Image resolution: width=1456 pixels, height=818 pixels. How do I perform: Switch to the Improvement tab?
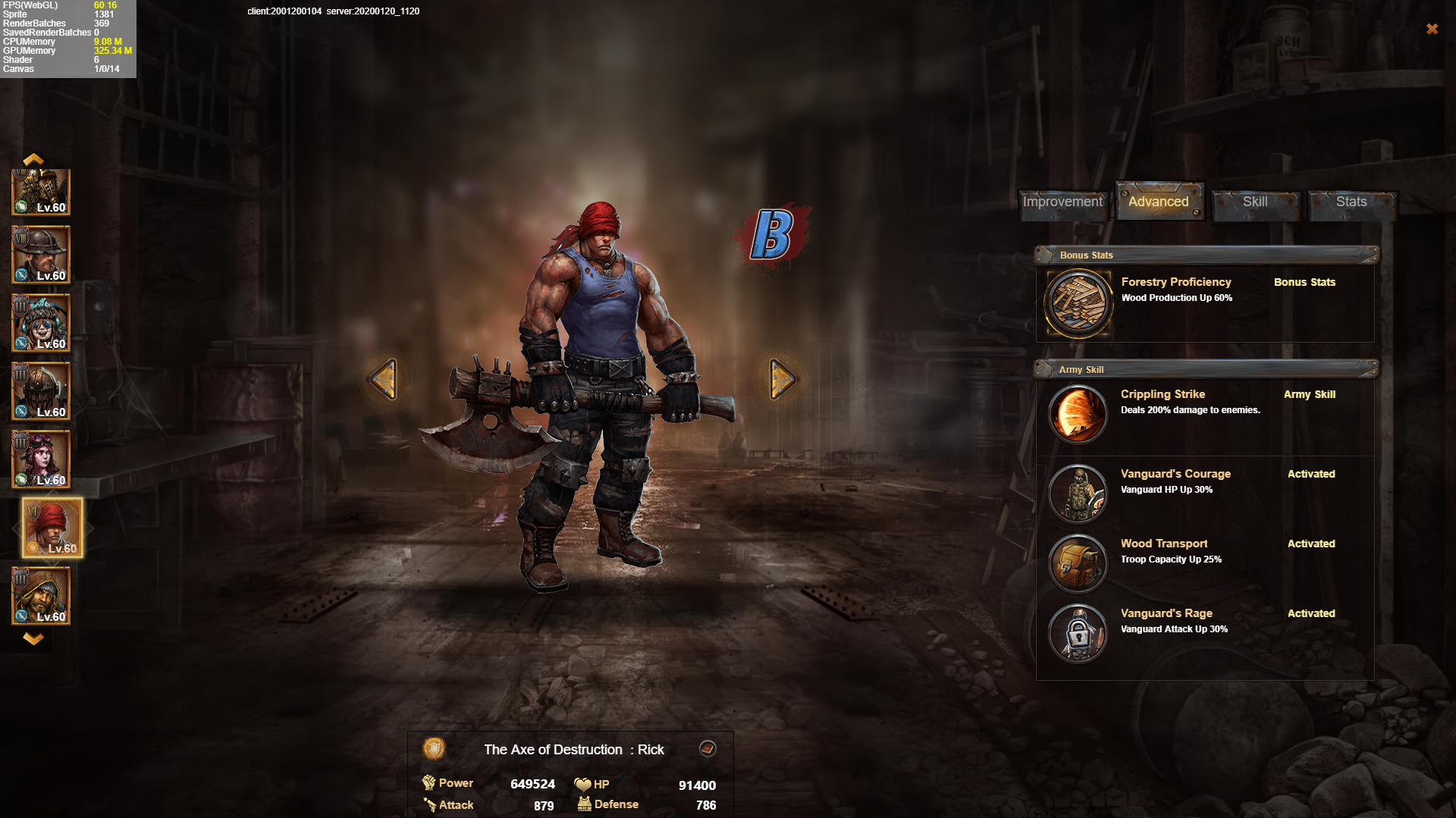pyautogui.click(x=1062, y=202)
